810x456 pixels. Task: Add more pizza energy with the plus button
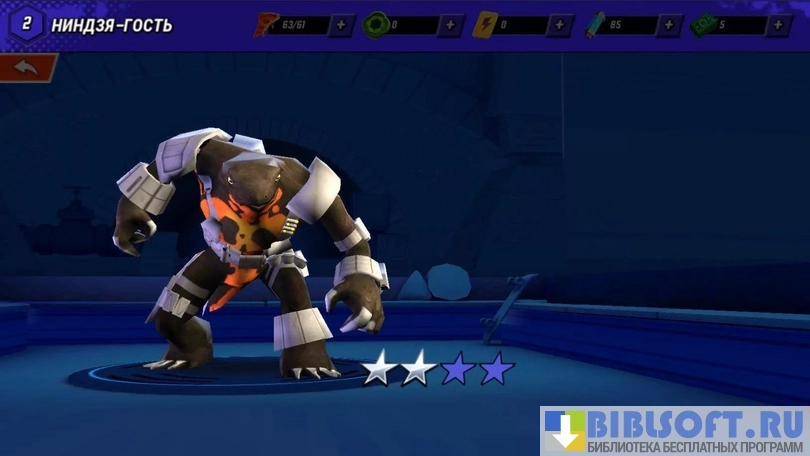point(341,25)
